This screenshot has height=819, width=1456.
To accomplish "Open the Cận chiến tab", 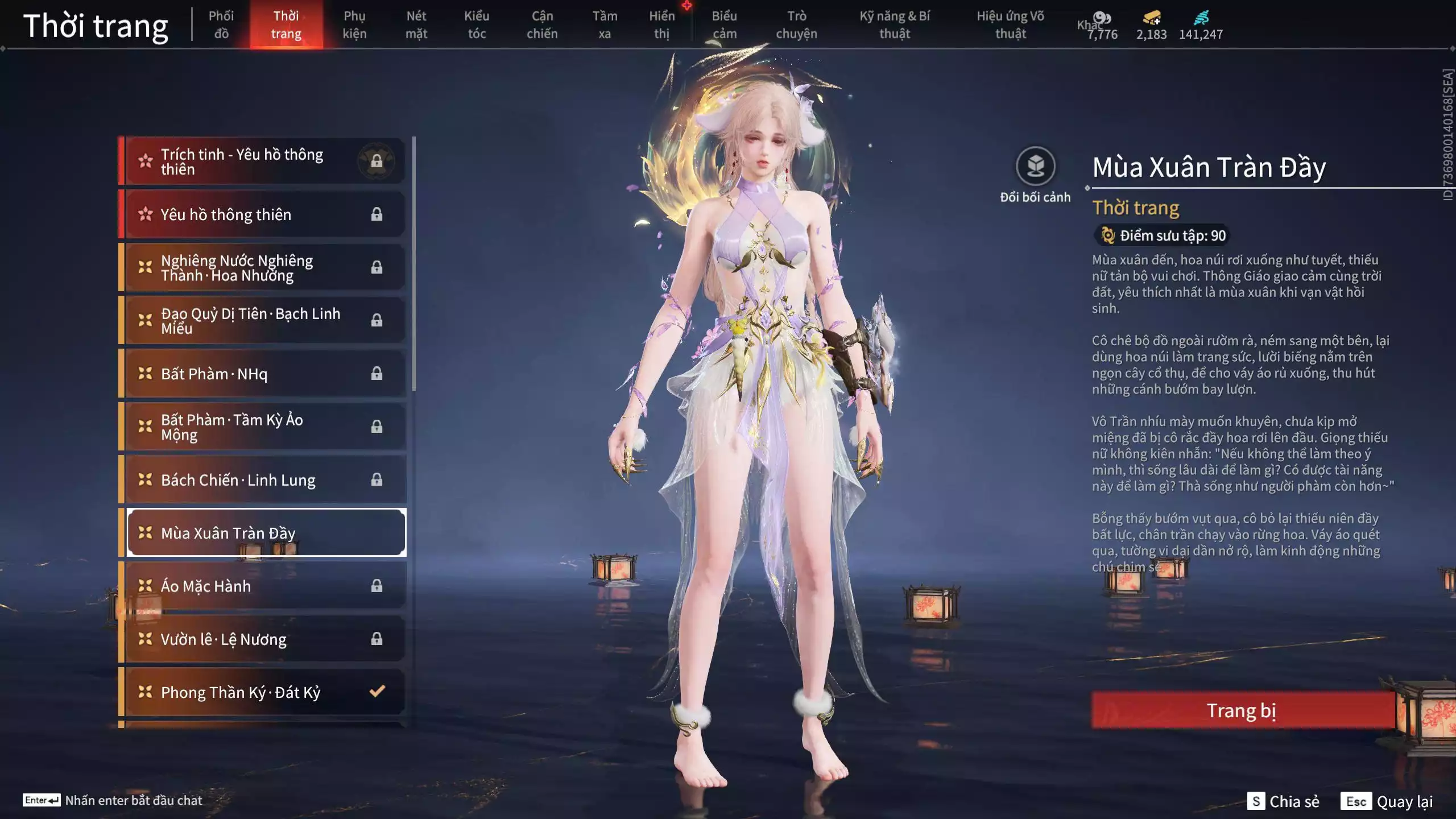I will tap(542, 24).
